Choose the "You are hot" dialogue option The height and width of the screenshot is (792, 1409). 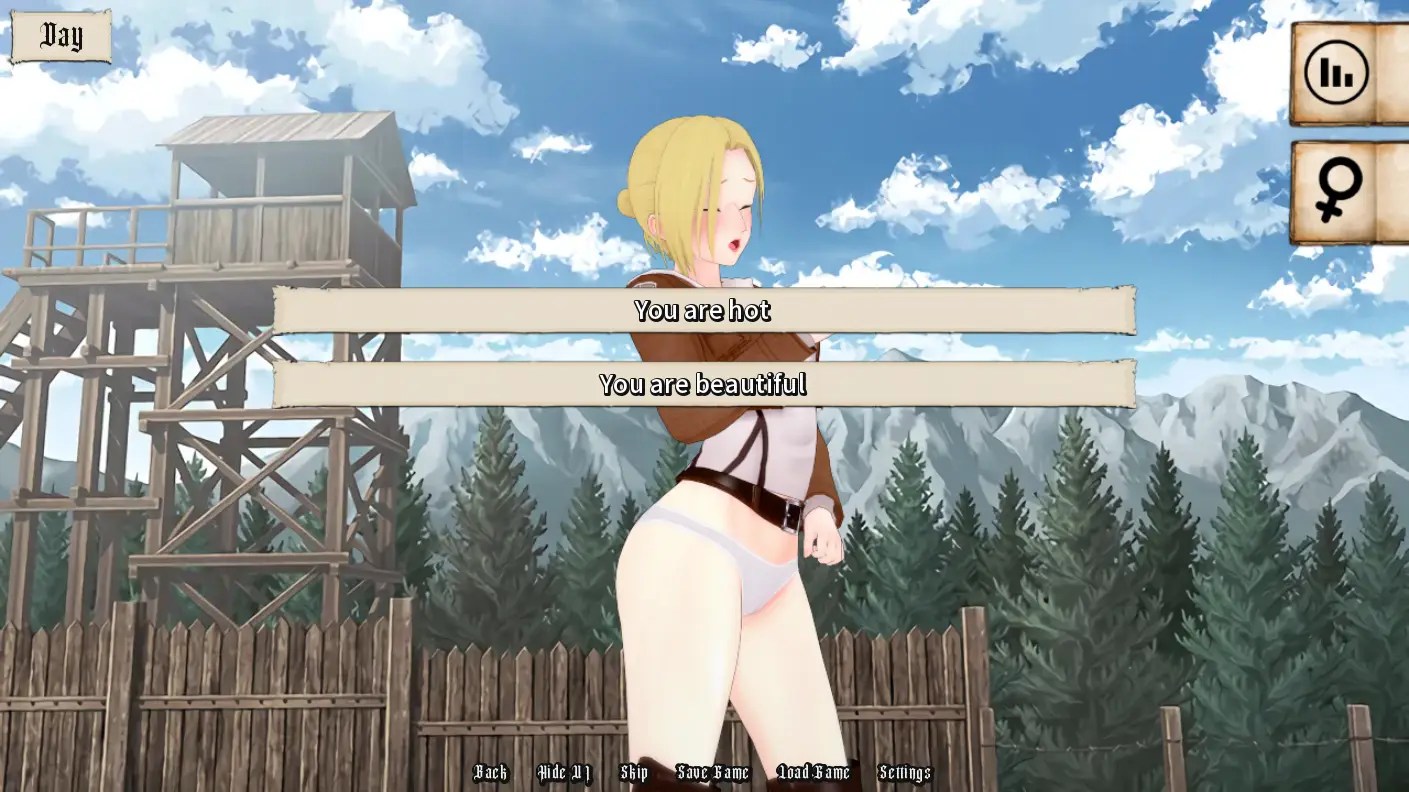tap(704, 311)
